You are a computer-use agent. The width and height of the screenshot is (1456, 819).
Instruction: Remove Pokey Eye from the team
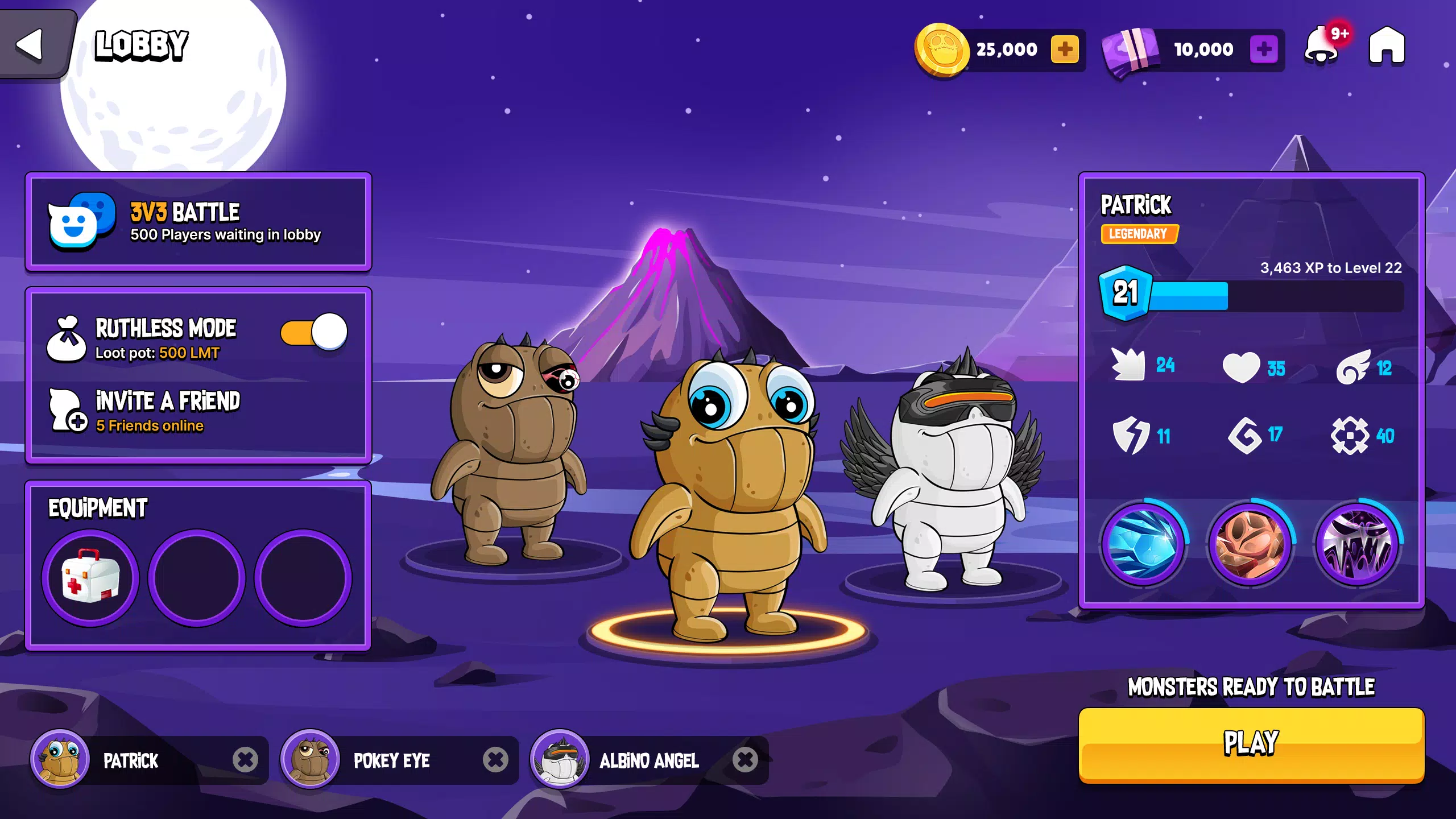[x=495, y=760]
